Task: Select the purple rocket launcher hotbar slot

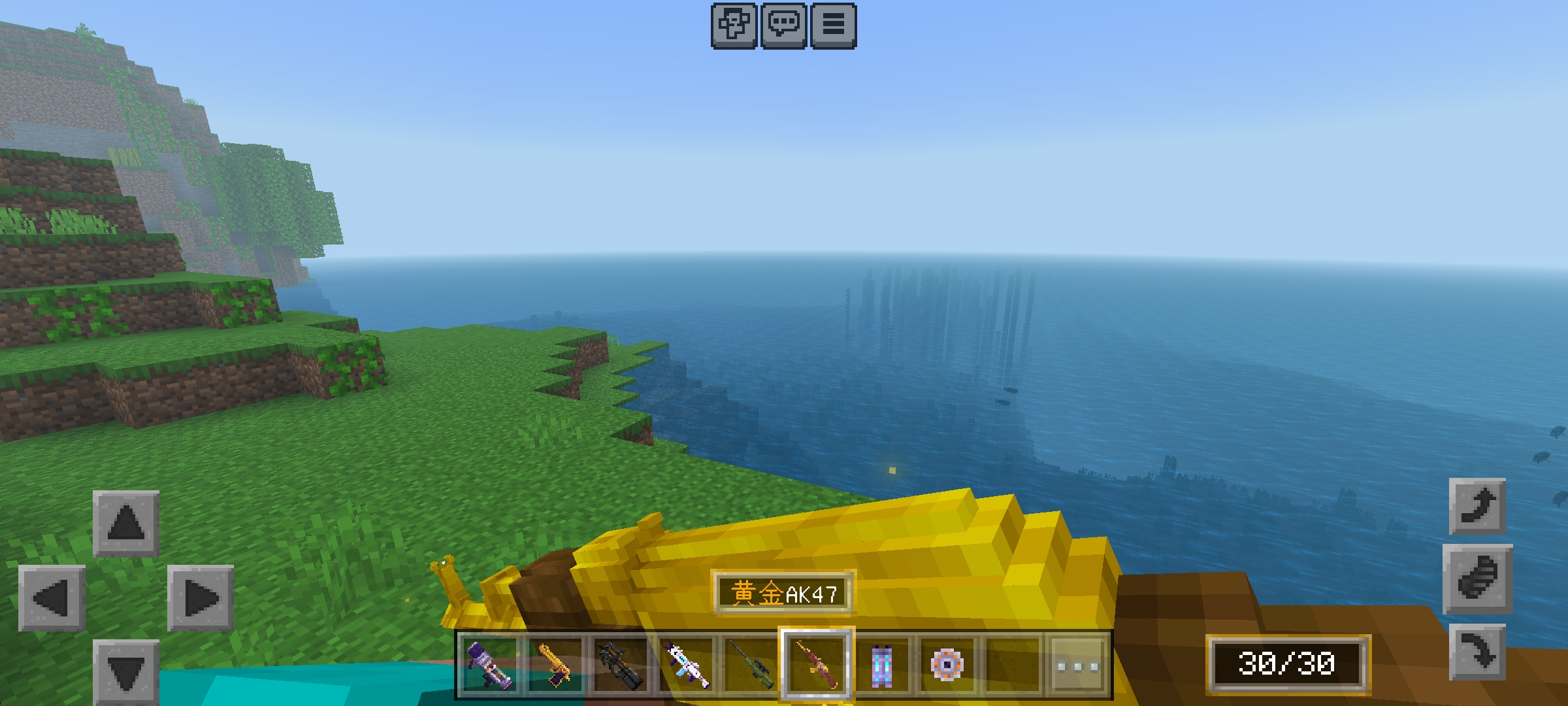Action: (x=489, y=665)
